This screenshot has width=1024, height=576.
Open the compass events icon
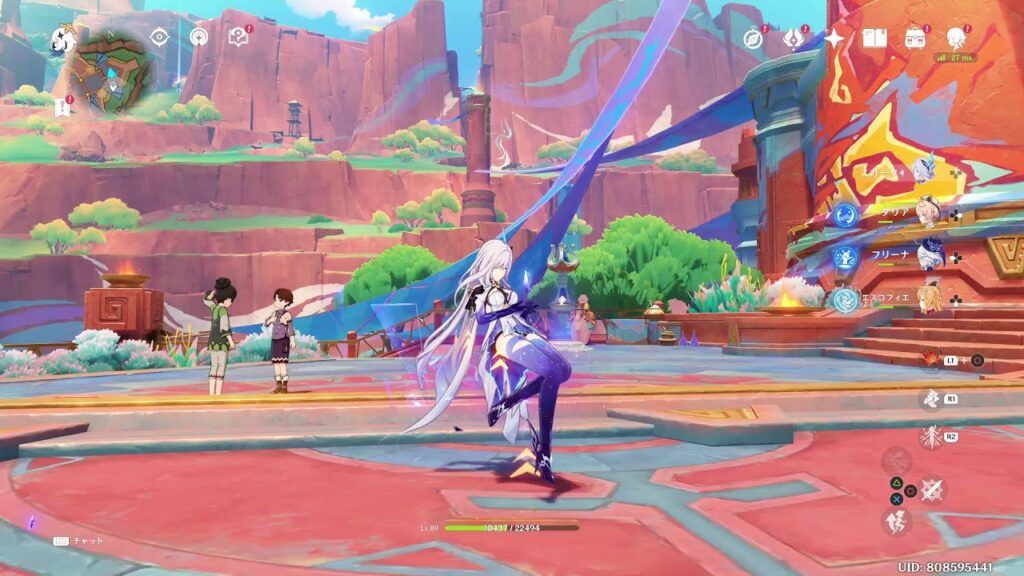coord(753,38)
